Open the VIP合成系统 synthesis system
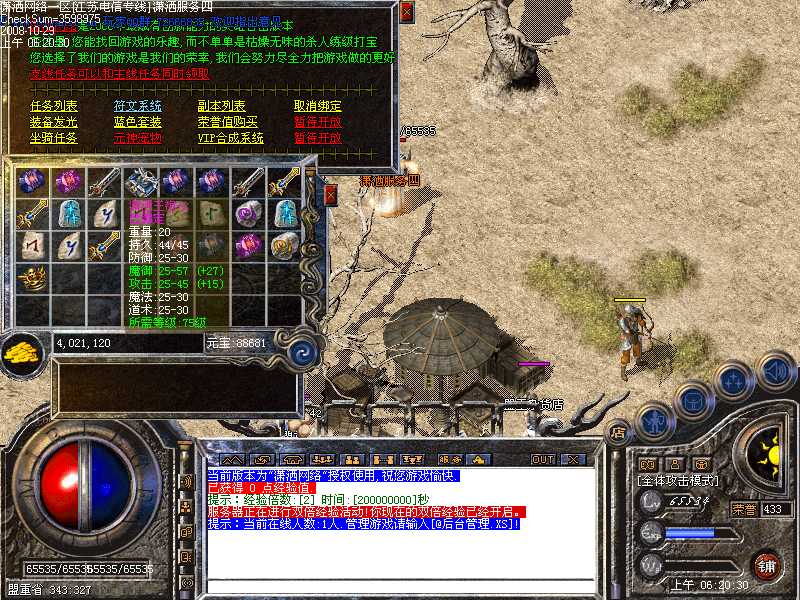 point(230,138)
